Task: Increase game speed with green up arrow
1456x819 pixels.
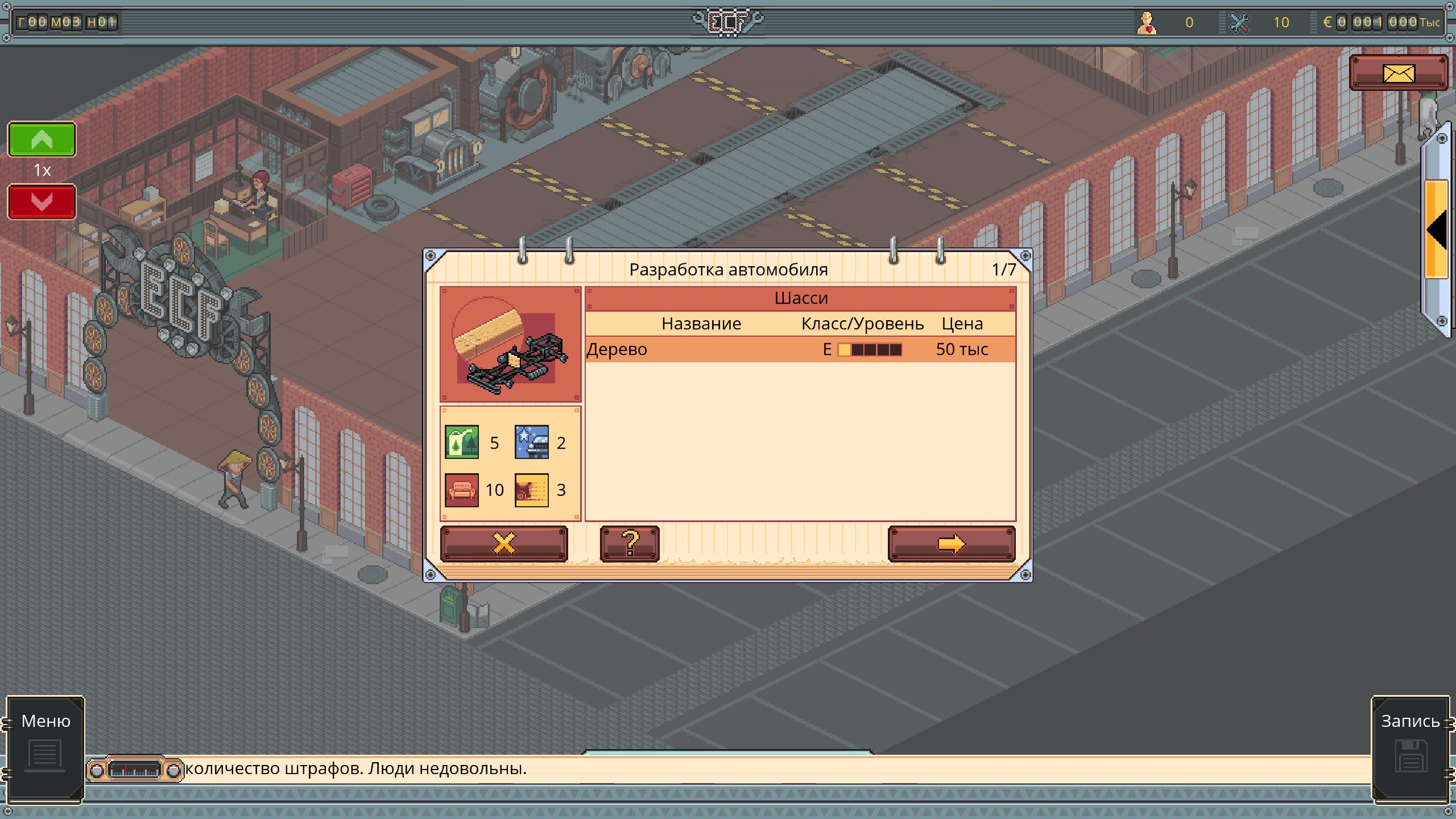Action: point(42,139)
